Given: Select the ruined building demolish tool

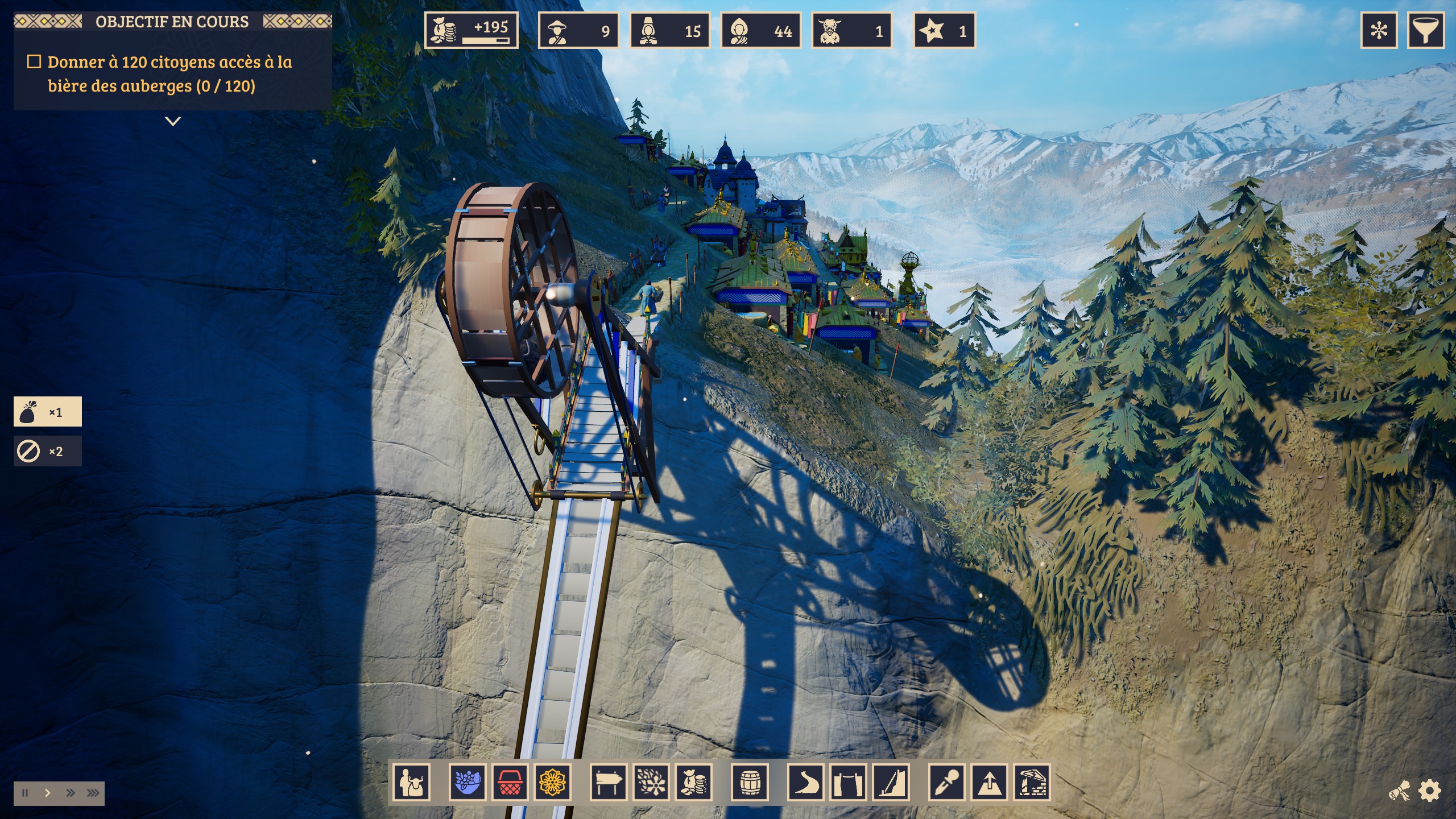Looking at the screenshot, I should [1032, 783].
